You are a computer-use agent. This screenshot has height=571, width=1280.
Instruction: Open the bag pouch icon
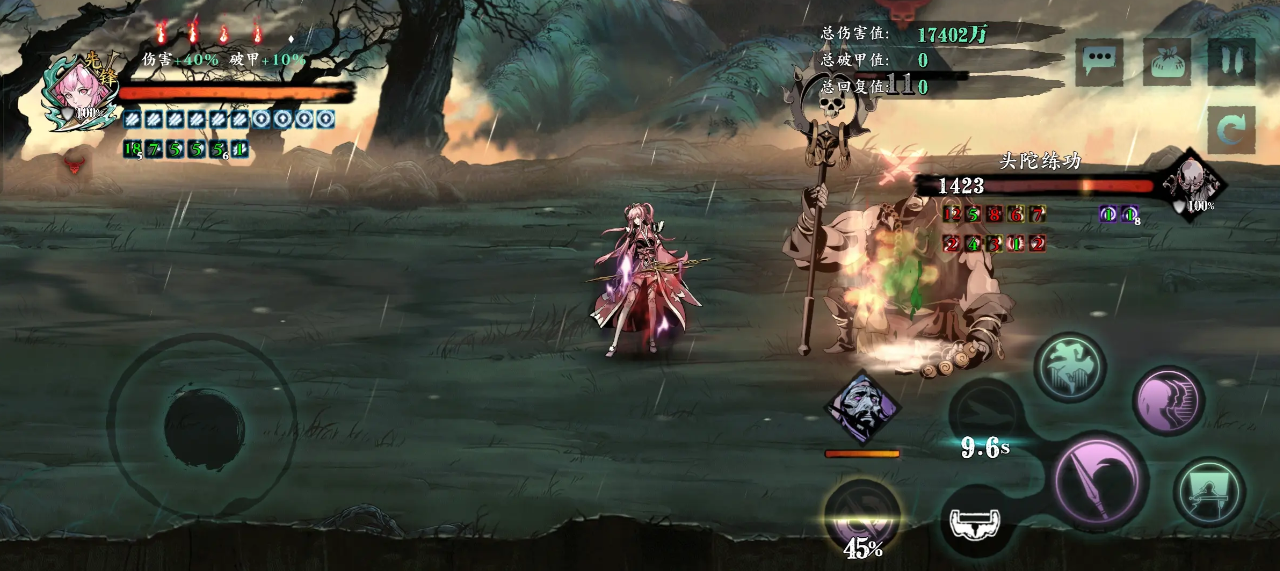click(x=1166, y=62)
